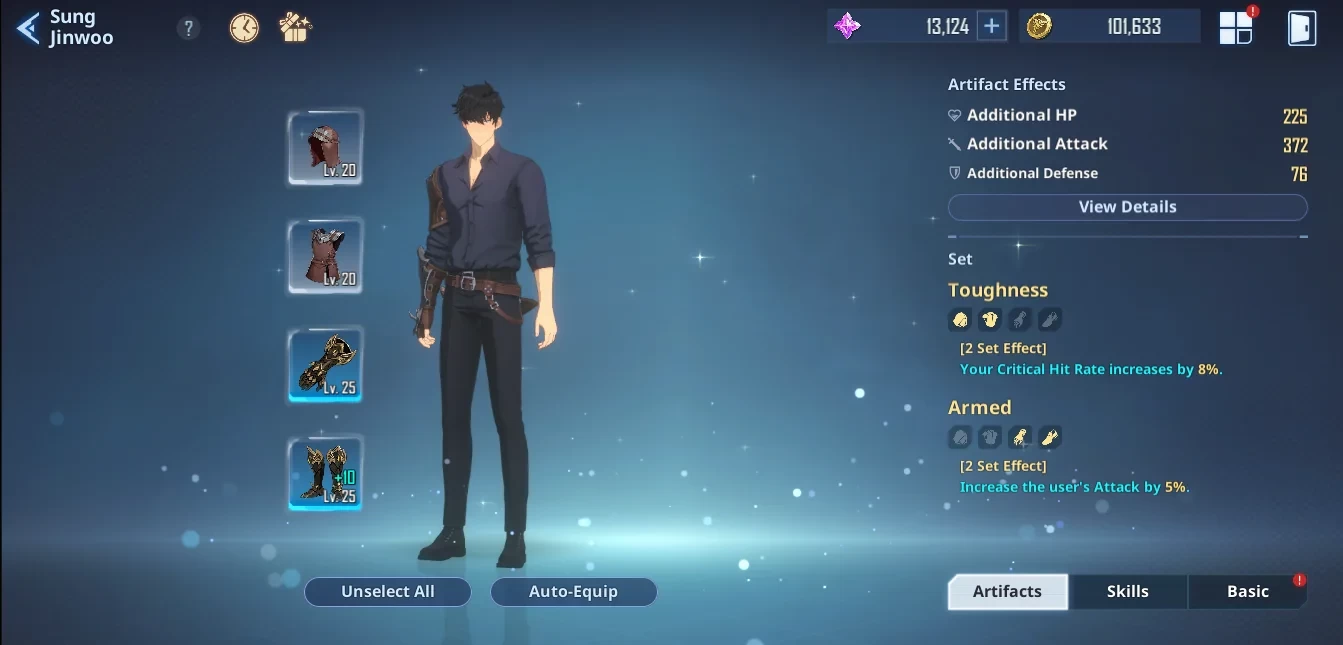This screenshot has width=1343, height=645.
Task: Open the Basic tab
Action: click(1247, 591)
